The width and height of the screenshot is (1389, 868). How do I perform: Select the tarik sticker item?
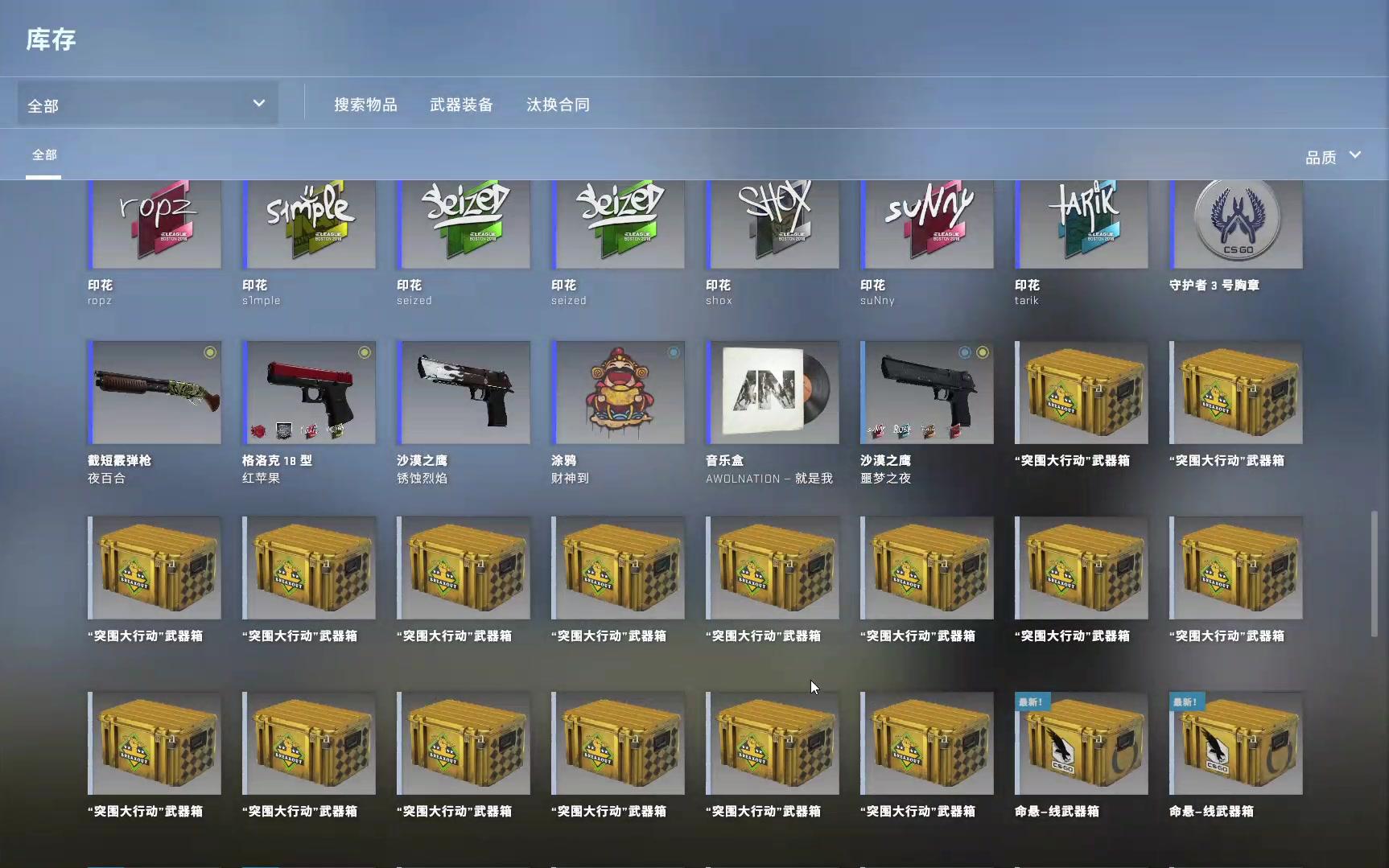click(x=1081, y=225)
